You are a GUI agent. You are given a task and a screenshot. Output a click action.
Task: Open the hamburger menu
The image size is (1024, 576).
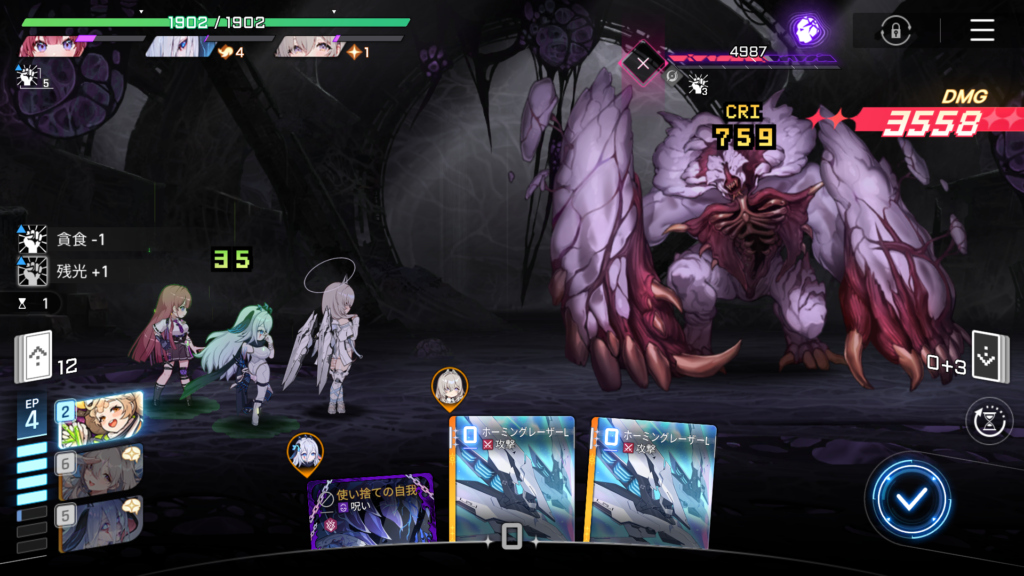[982, 30]
